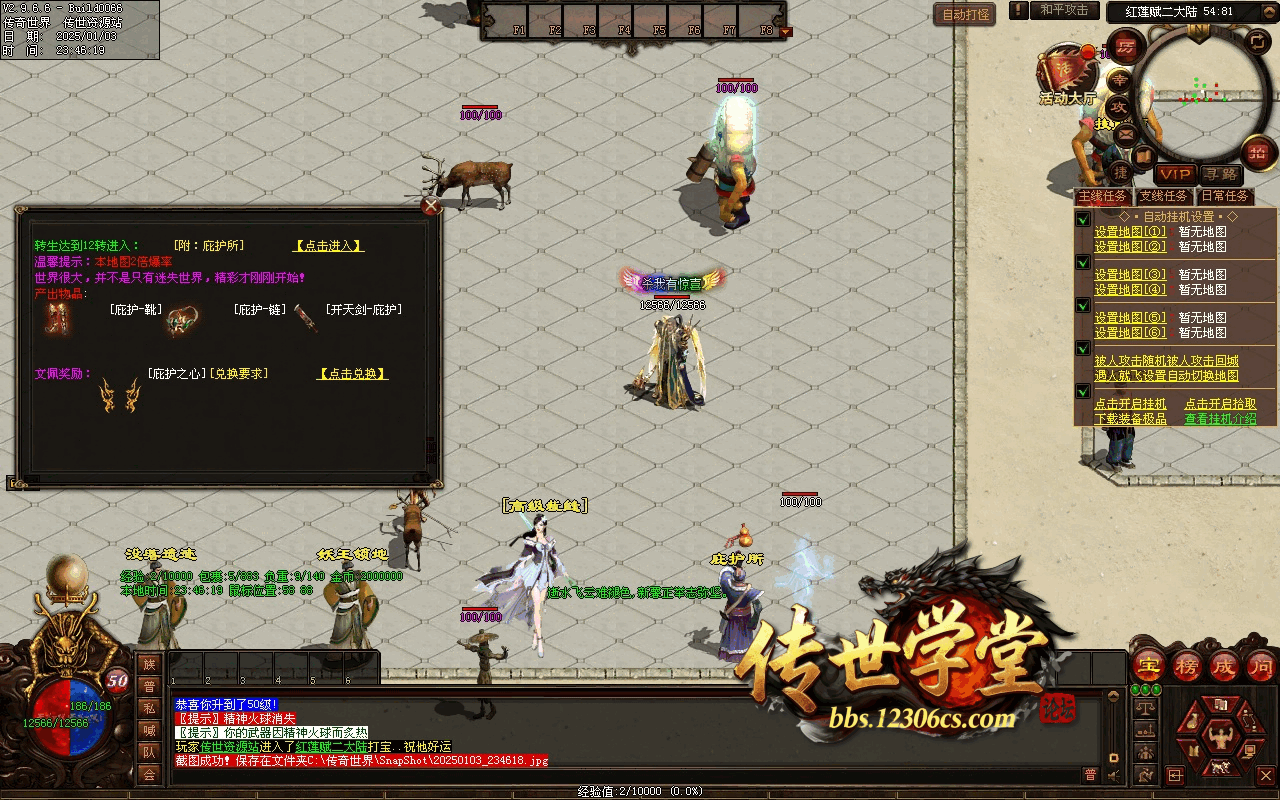Switch to the 主线任务 tab
The width and height of the screenshot is (1280, 800).
pos(1103,196)
